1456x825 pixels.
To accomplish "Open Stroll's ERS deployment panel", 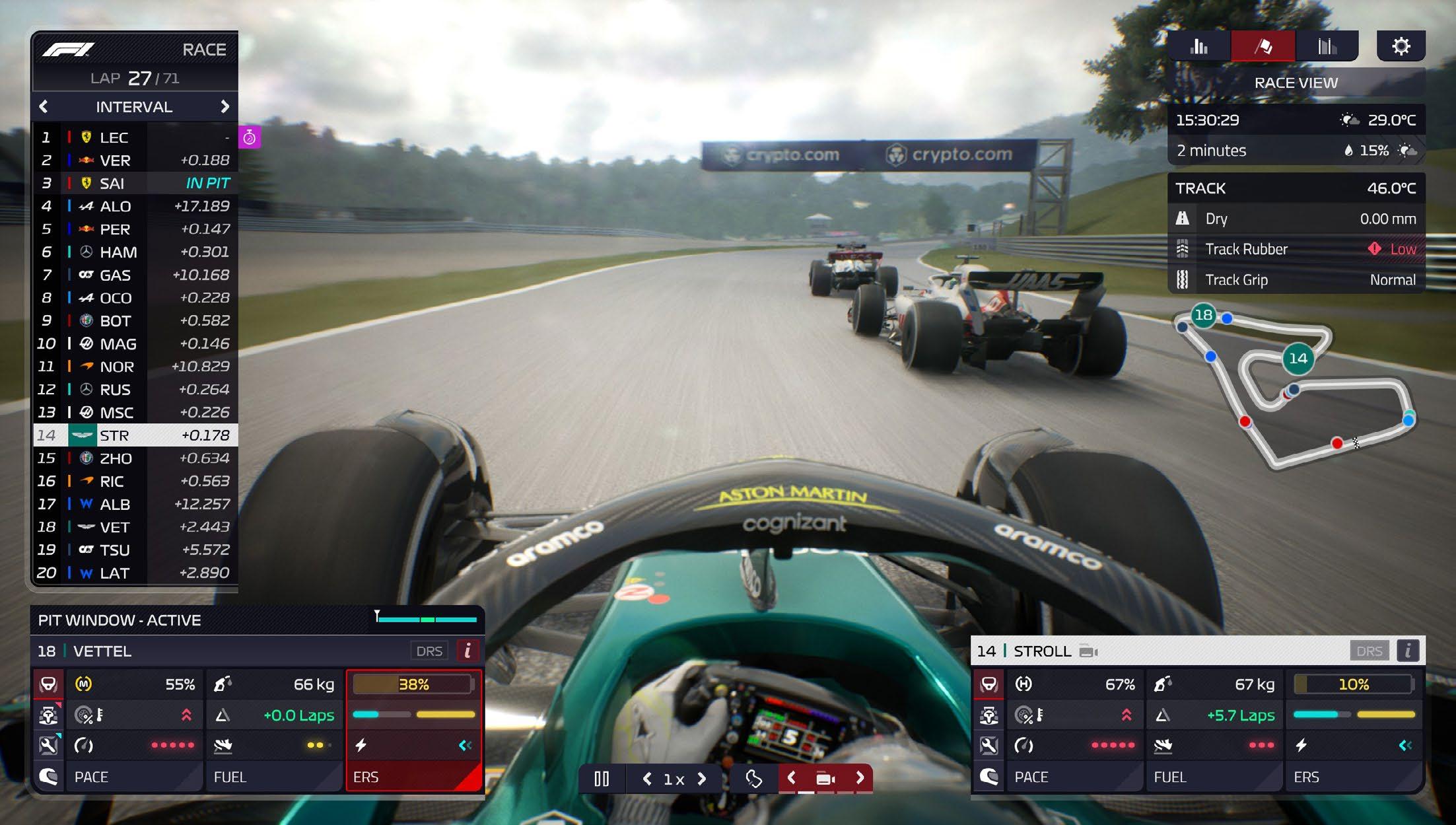I will coord(1354,777).
